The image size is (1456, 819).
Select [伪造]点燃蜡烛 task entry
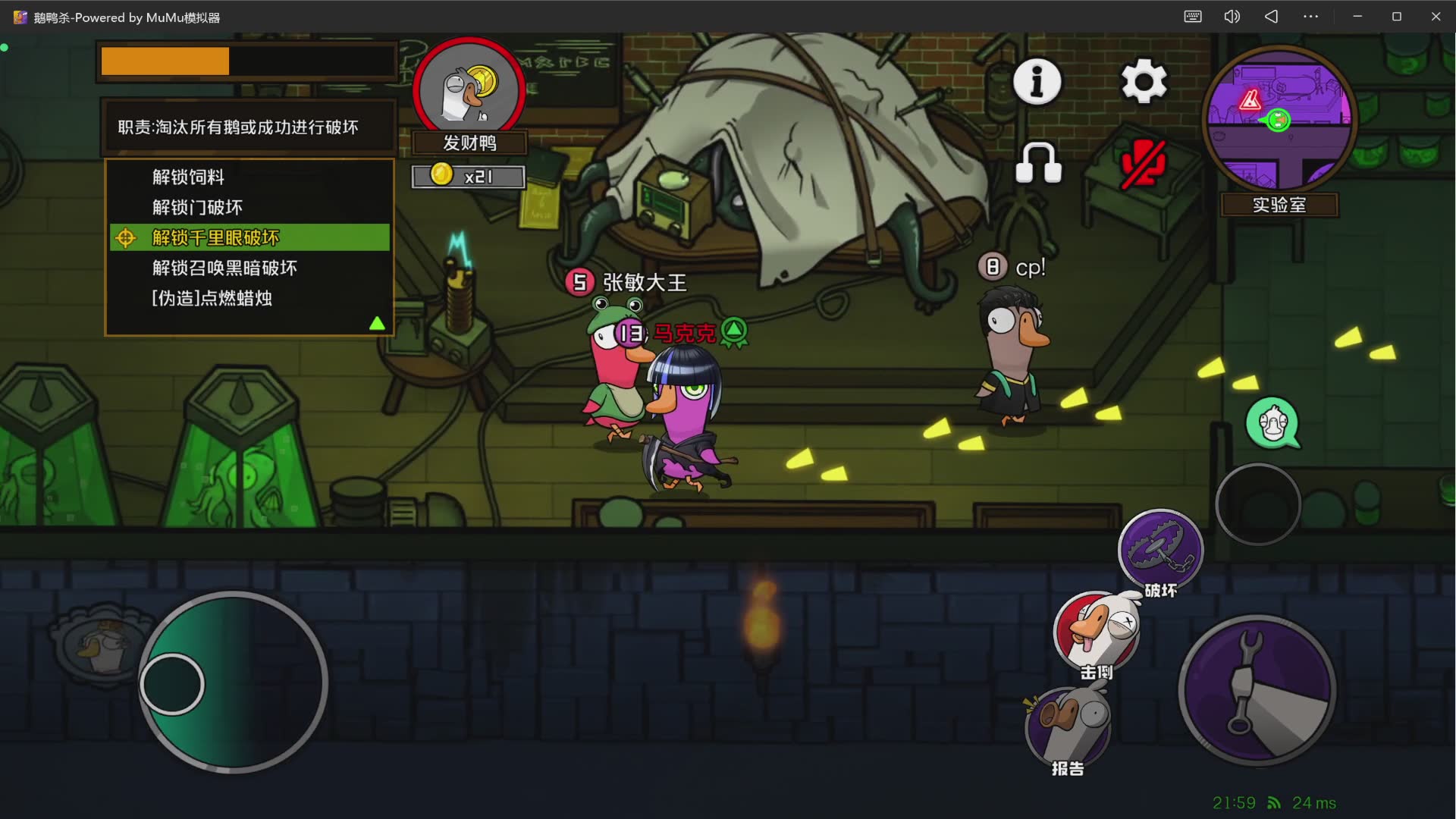(212, 299)
